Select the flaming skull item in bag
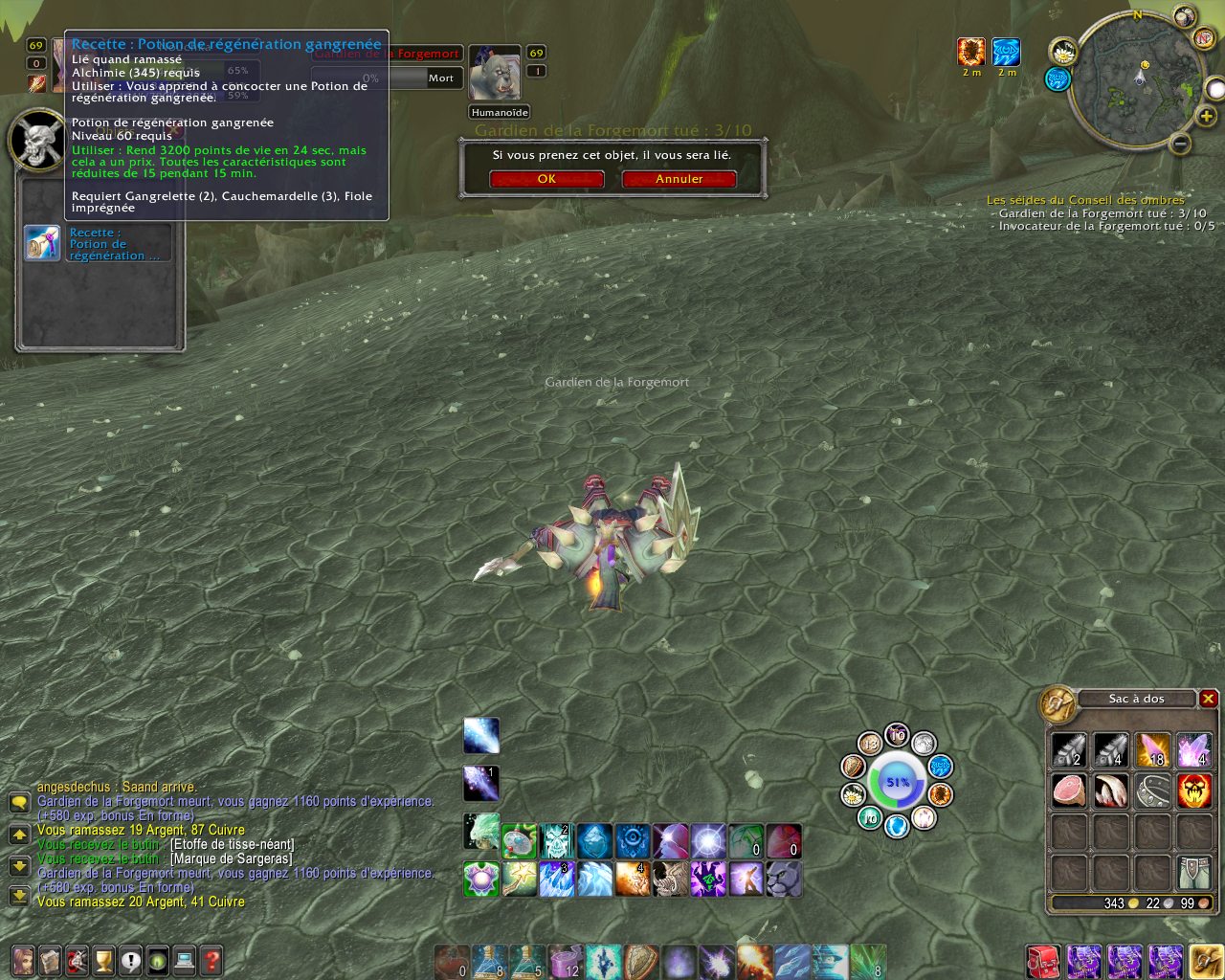The image size is (1225, 980). coord(1194,791)
